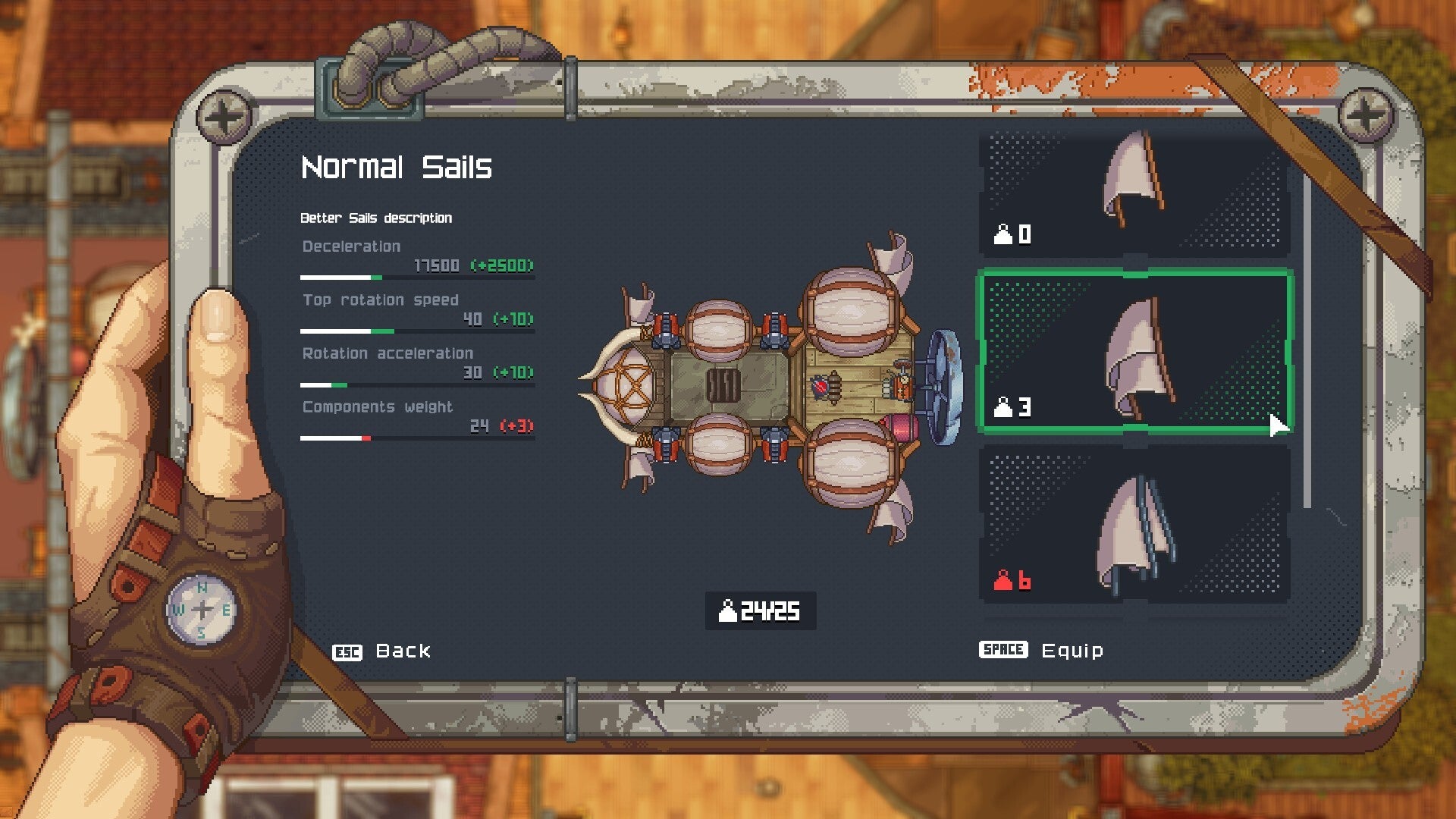
Task: Select the sail option with weight 0
Action: click(1134, 193)
